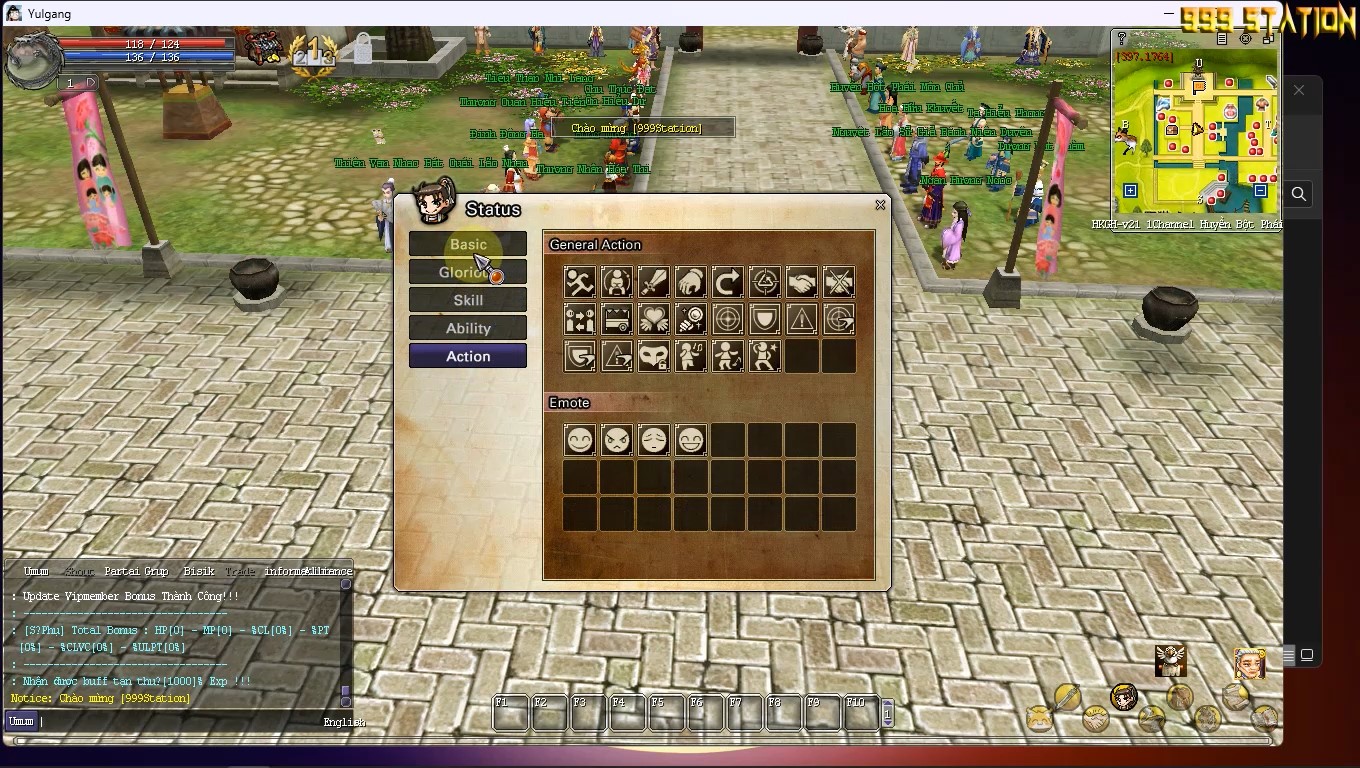
Task: Activate the running figure action
Action: pos(580,282)
